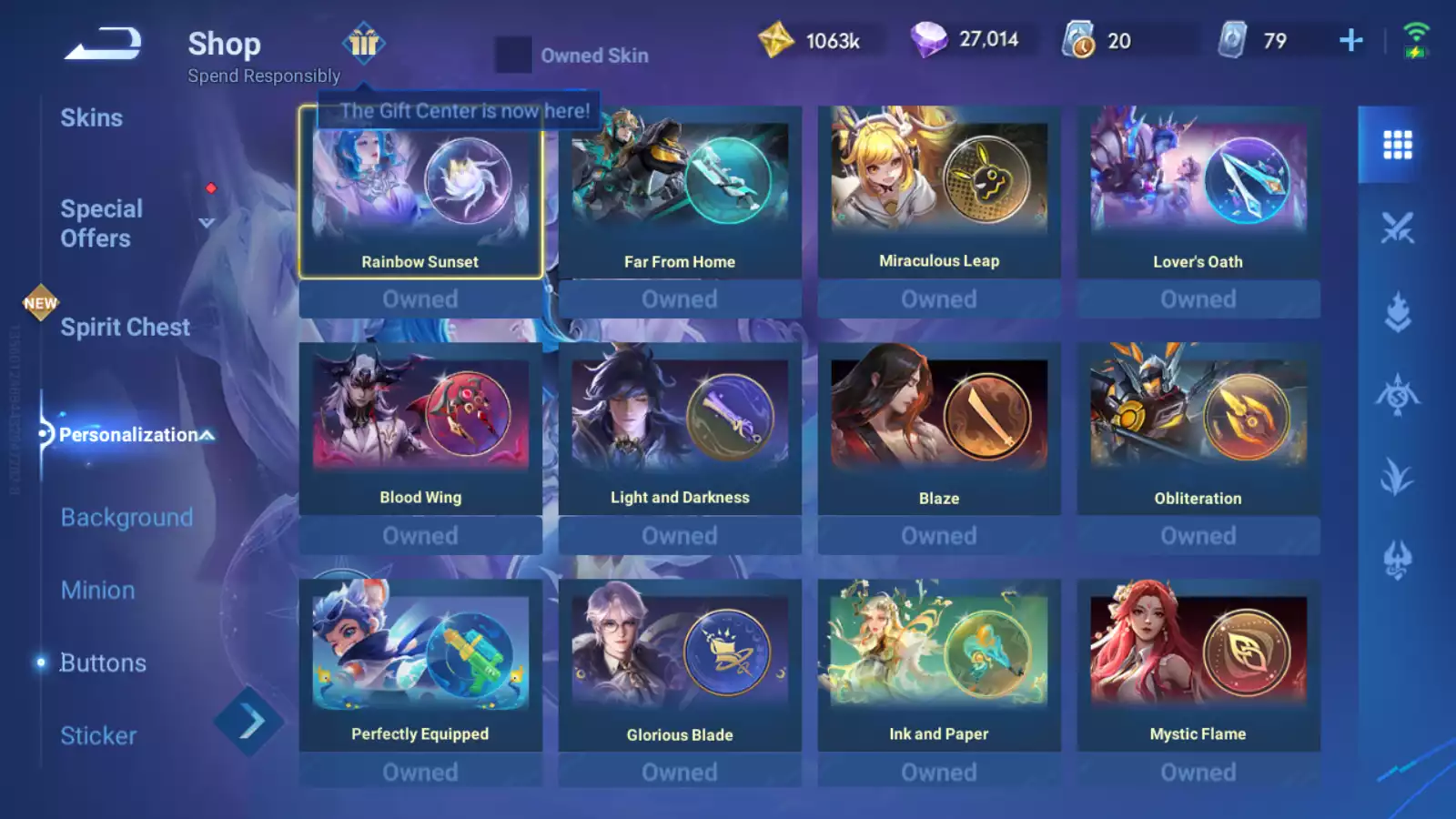
Task: Open the Spirit Chest section
Action: tap(125, 328)
